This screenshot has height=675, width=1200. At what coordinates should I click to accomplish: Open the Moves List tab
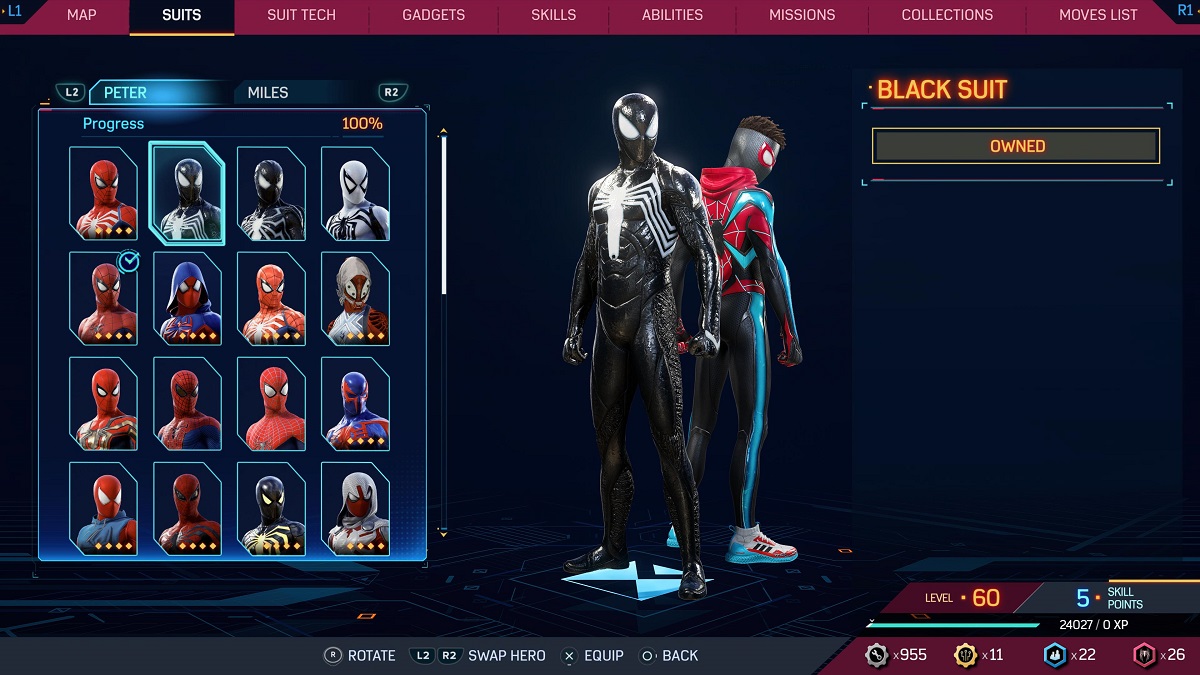click(1098, 15)
